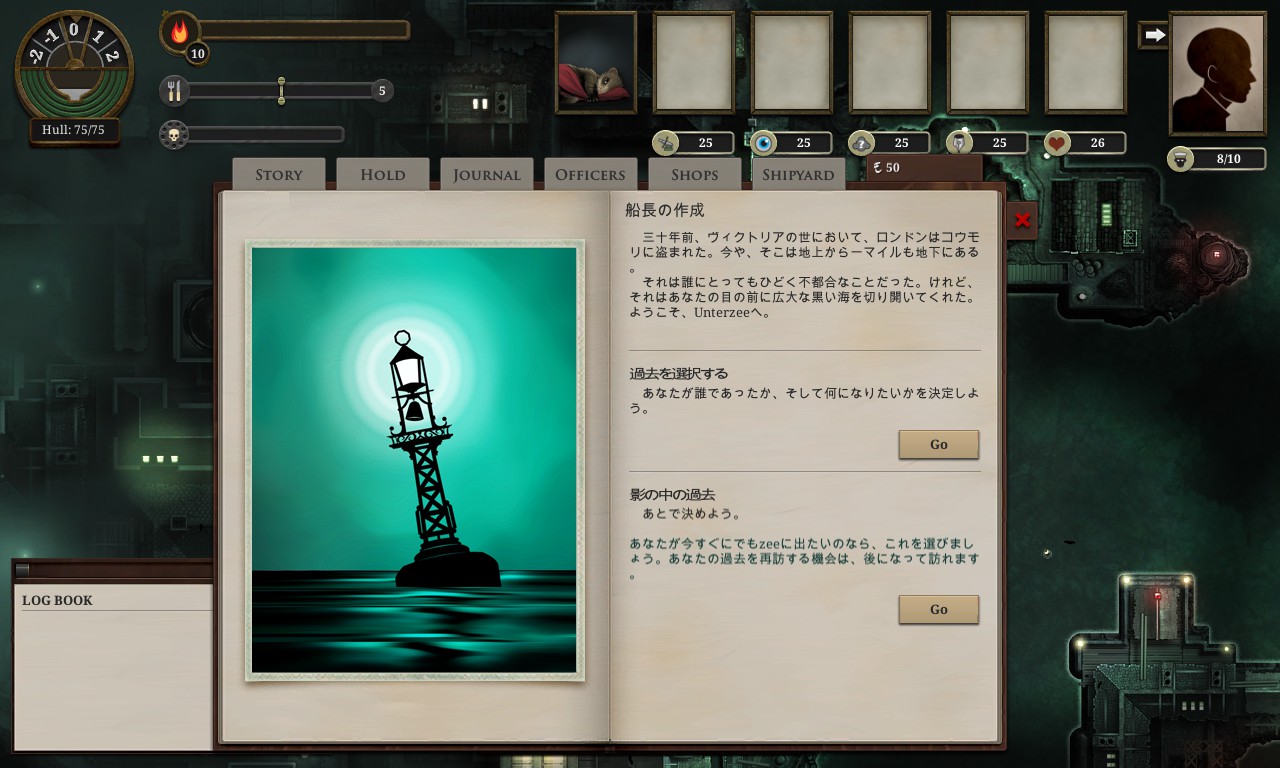
Task: Click the red heart Hearts icon
Action: point(1055,142)
